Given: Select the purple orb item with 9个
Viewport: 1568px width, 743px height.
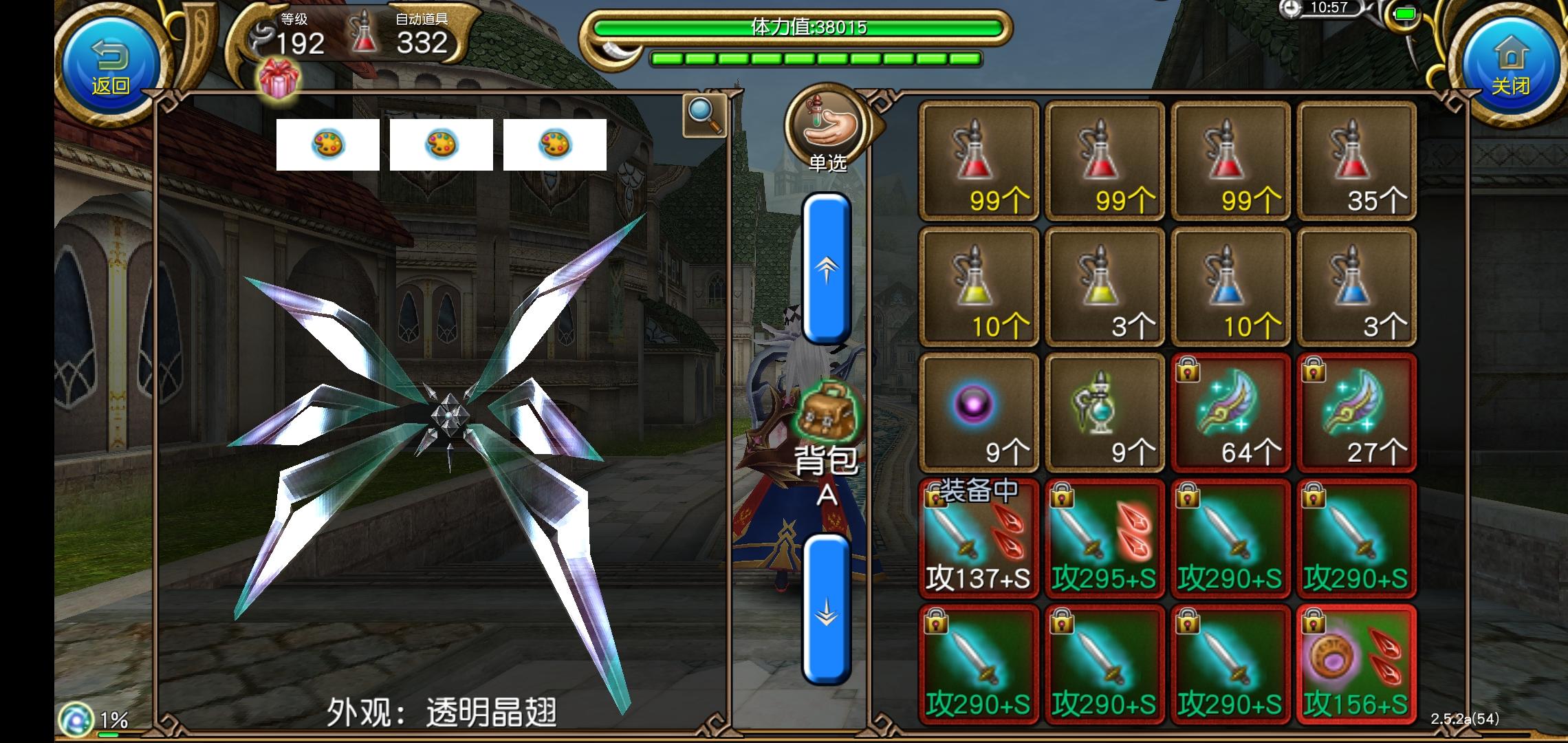Looking at the screenshot, I should pos(977,413).
